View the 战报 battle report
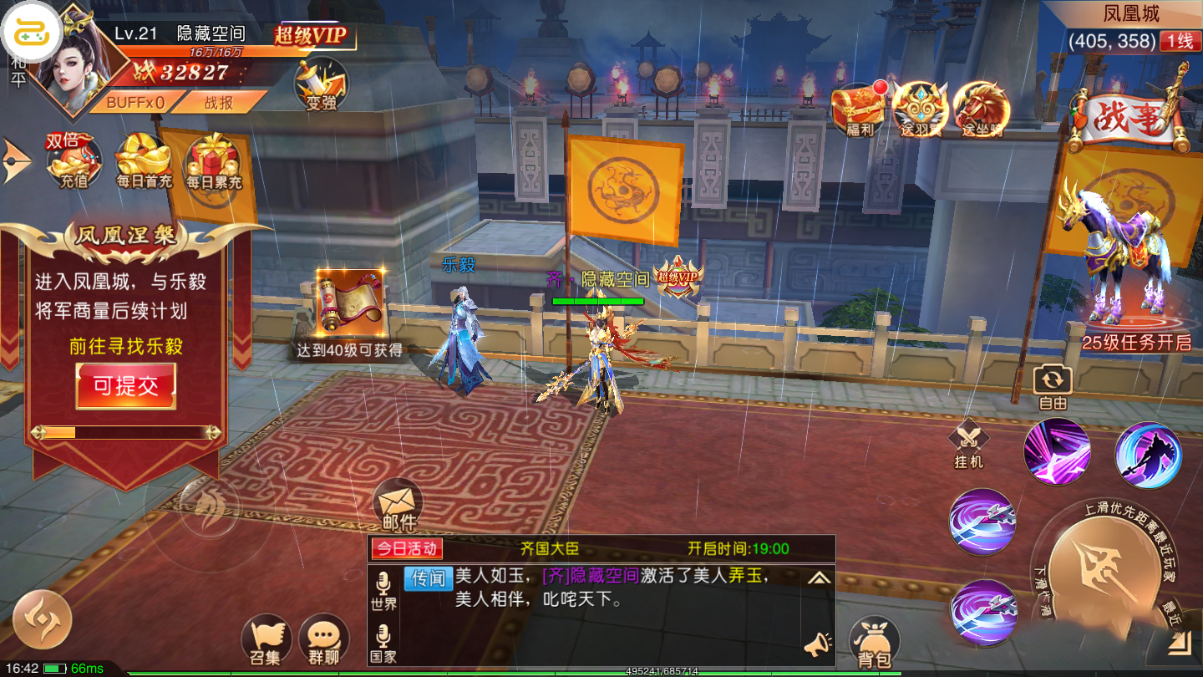The image size is (1203, 677). pyautogui.click(x=219, y=102)
